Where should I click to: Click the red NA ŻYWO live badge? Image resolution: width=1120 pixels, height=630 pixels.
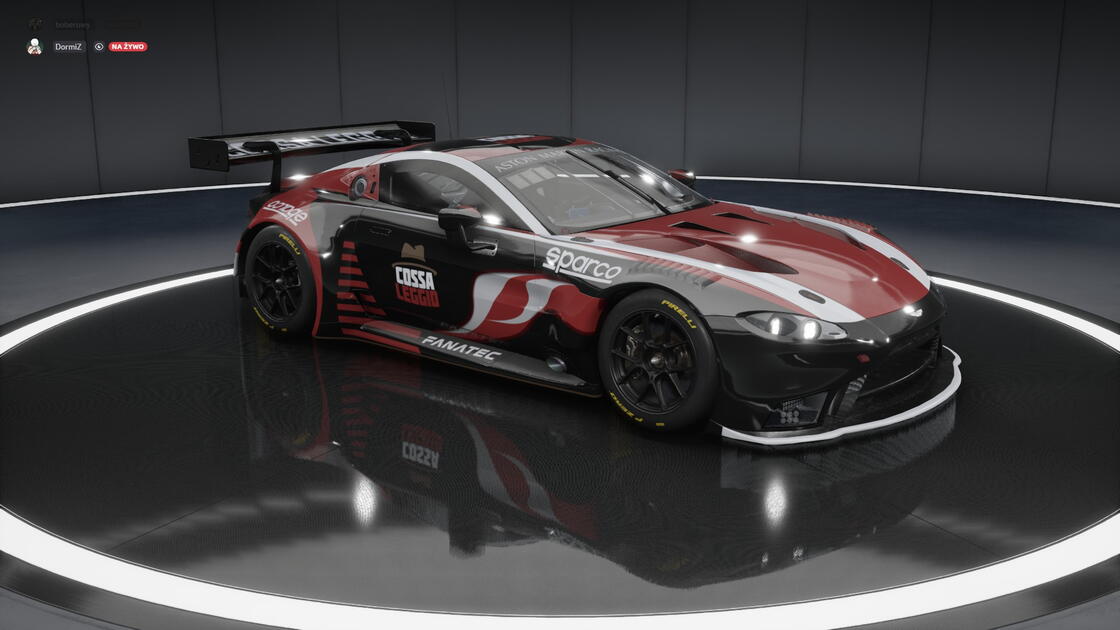click(128, 47)
